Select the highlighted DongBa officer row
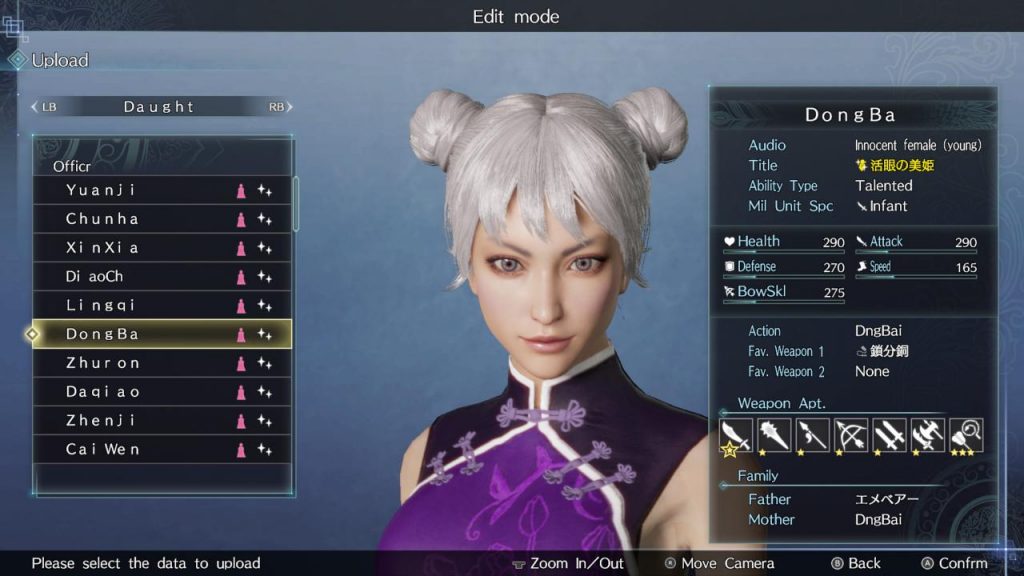This screenshot has height=576, width=1024. (x=162, y=334)
